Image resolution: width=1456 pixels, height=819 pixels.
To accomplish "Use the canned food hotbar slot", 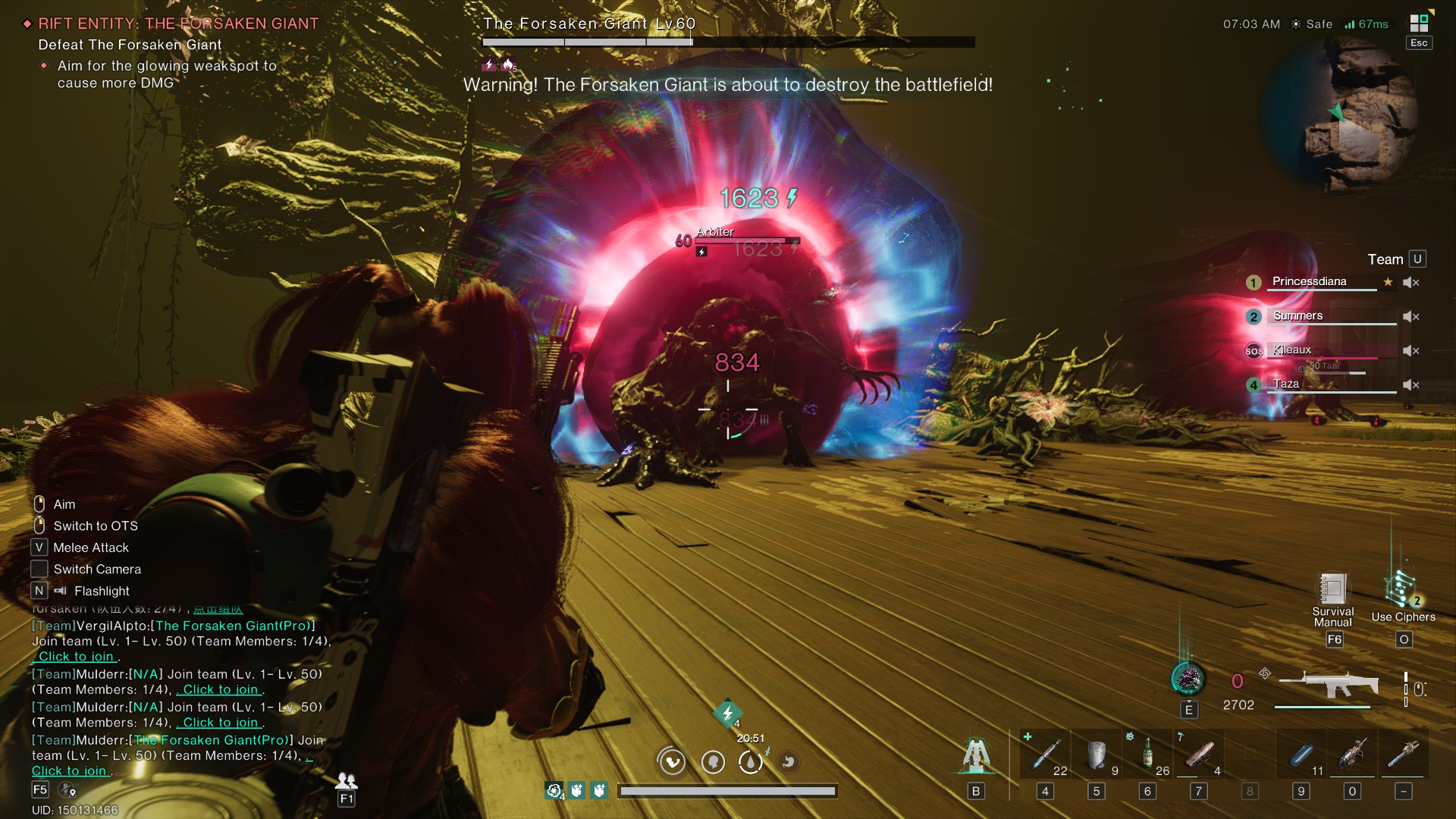I will point(1097,755).
